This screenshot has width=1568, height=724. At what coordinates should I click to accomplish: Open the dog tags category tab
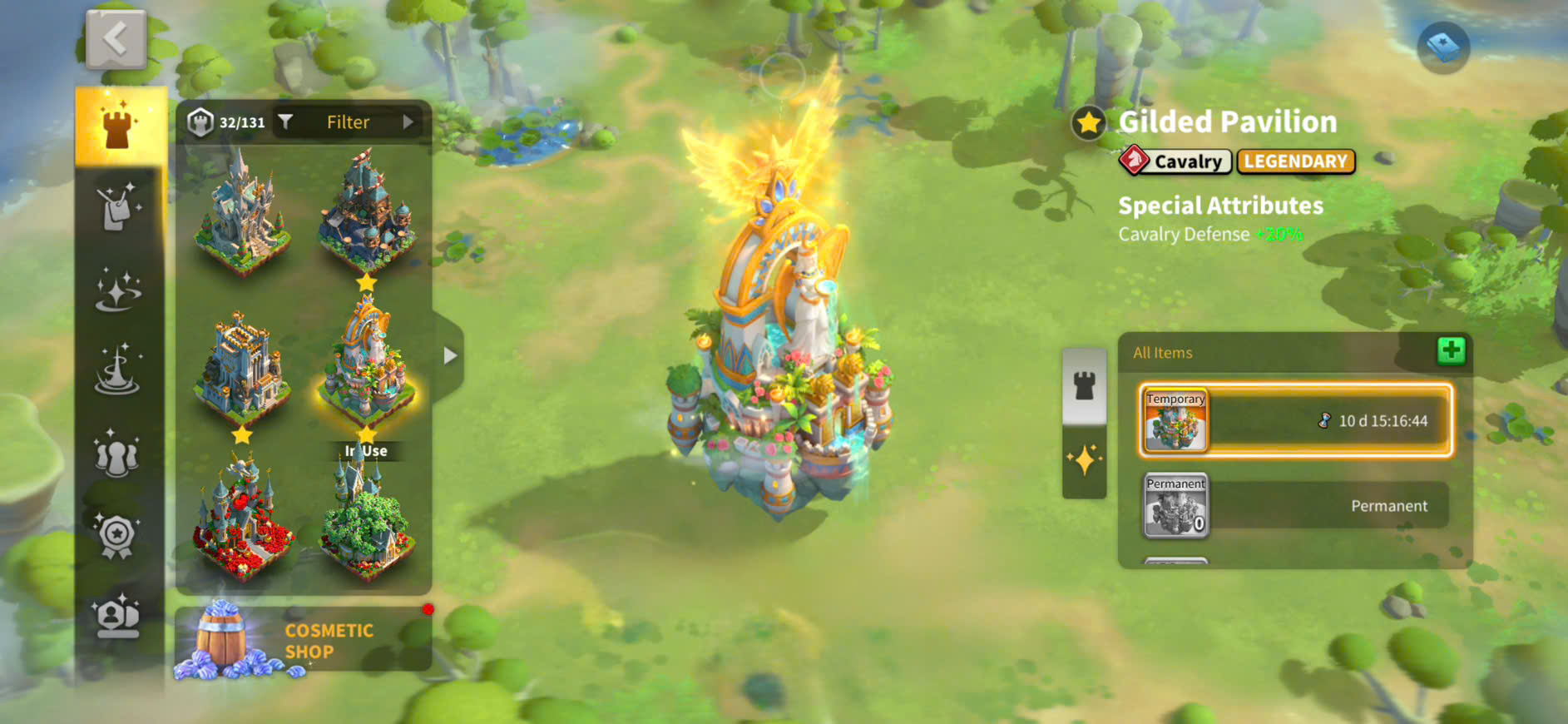click(117, 208)
